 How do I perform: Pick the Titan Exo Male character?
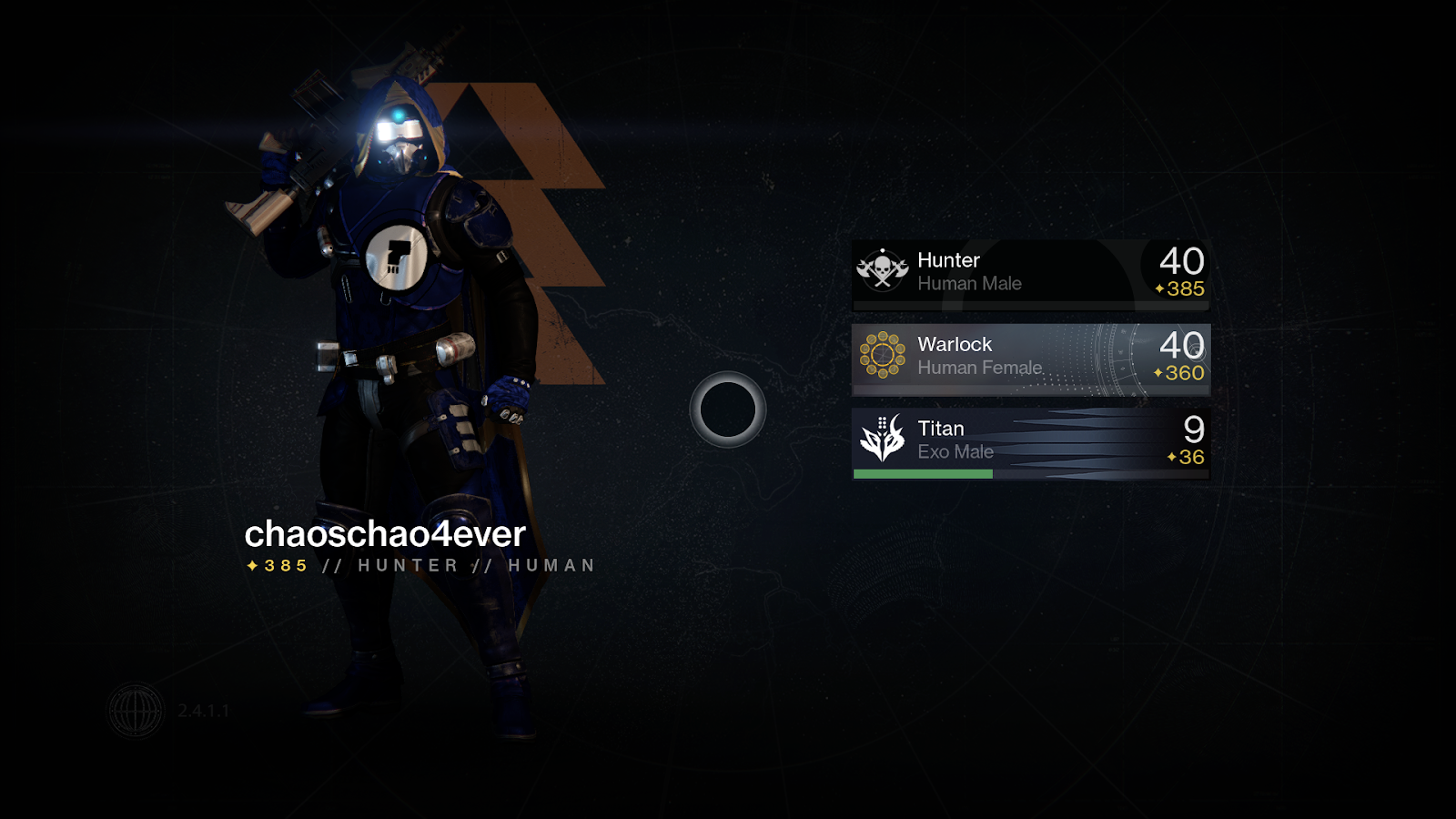tap(1030, 441)
